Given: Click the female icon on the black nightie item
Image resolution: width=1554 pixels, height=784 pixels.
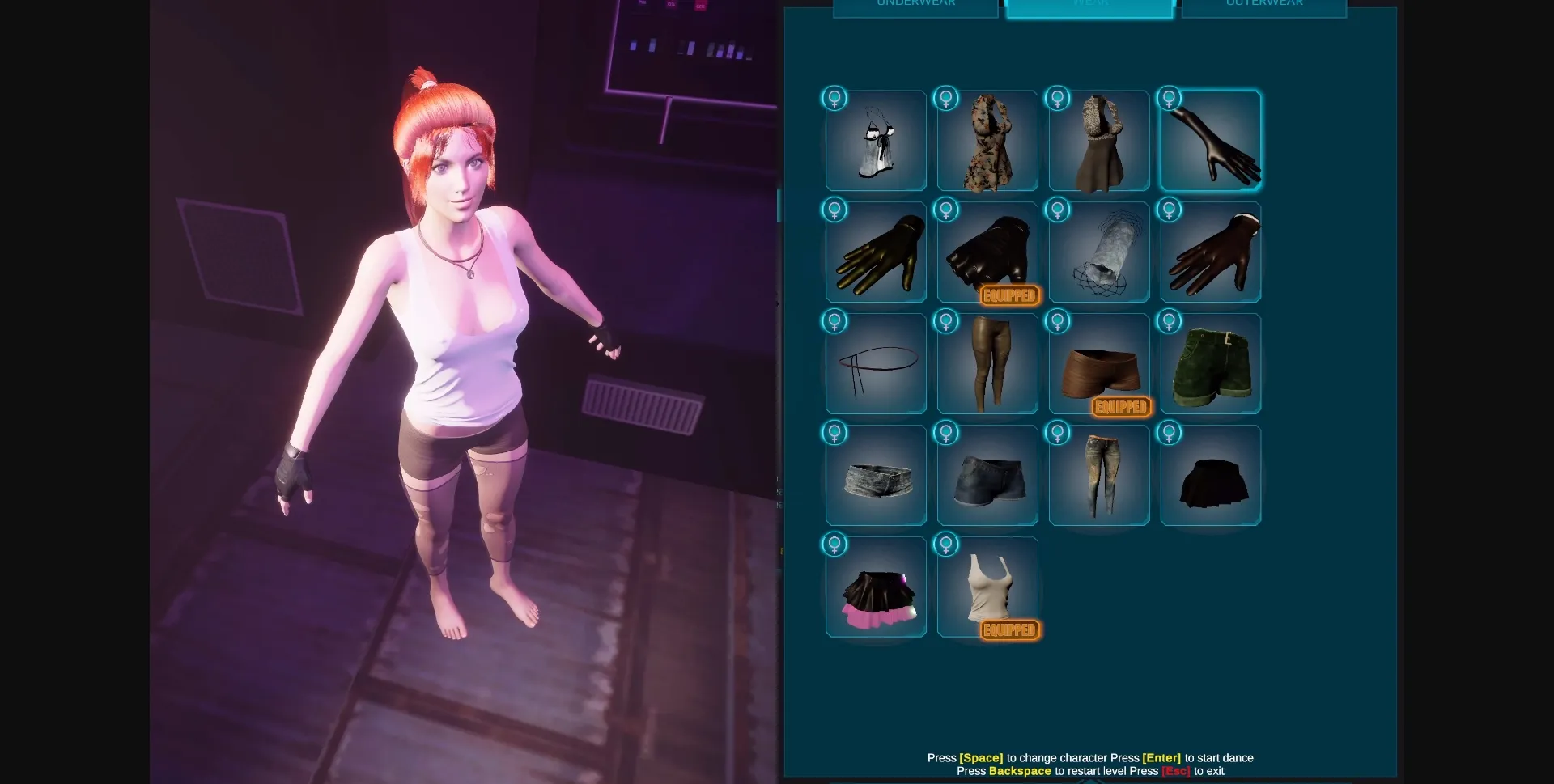Looking at the screenshot, I should [x=834, y=98].
